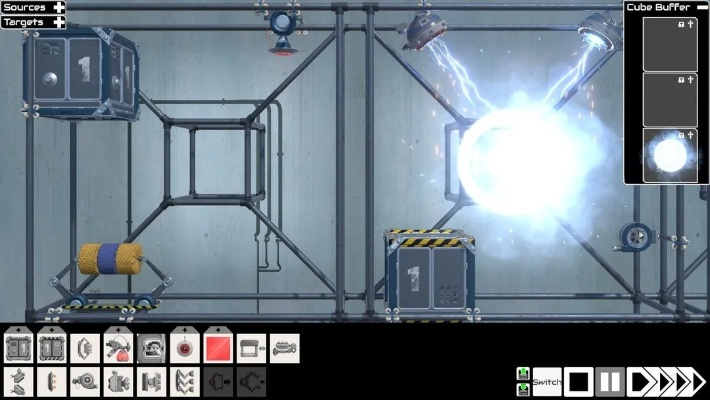
Task: Select the red-eye sensor tool
Action: pos(185,347)
